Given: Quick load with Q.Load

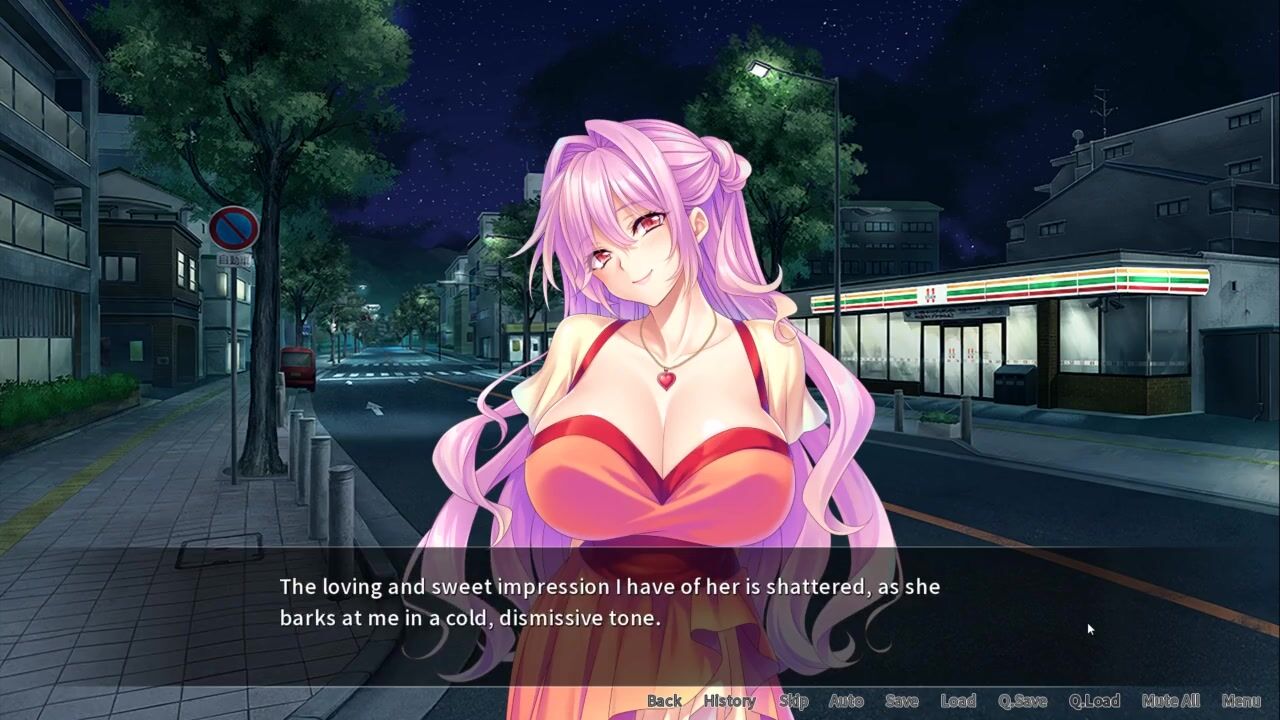Looking at the screenshot, I should (x=1094, y=701).
